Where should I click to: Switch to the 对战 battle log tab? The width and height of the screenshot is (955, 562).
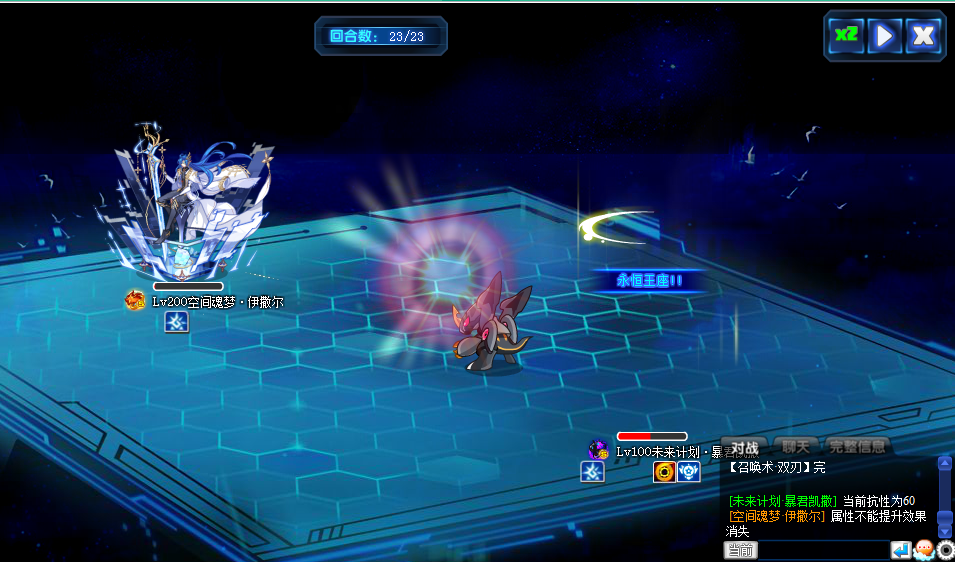[x=744, y=447]
